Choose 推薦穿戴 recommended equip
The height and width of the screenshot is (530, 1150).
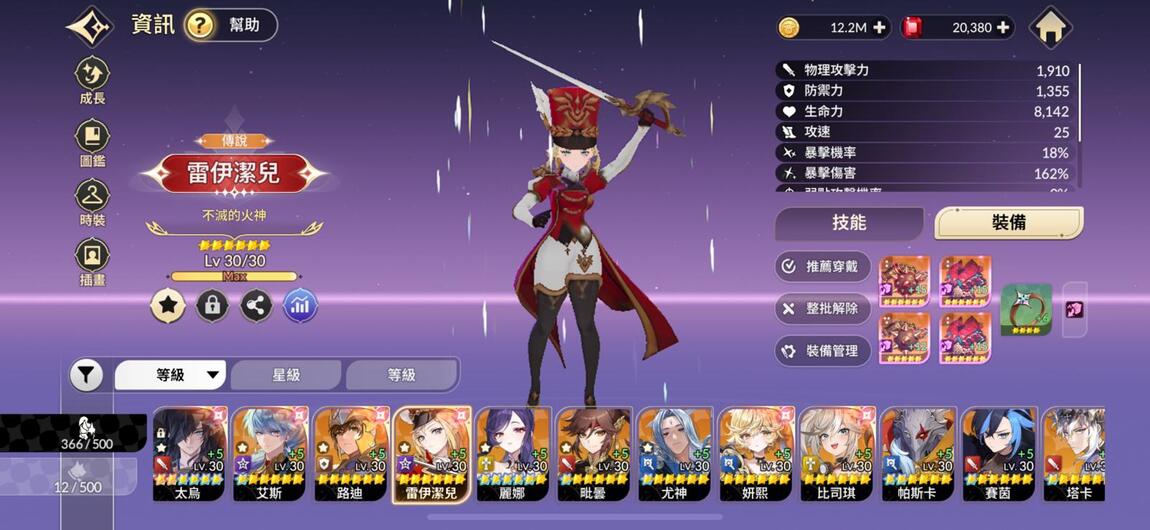coord(823,267)
